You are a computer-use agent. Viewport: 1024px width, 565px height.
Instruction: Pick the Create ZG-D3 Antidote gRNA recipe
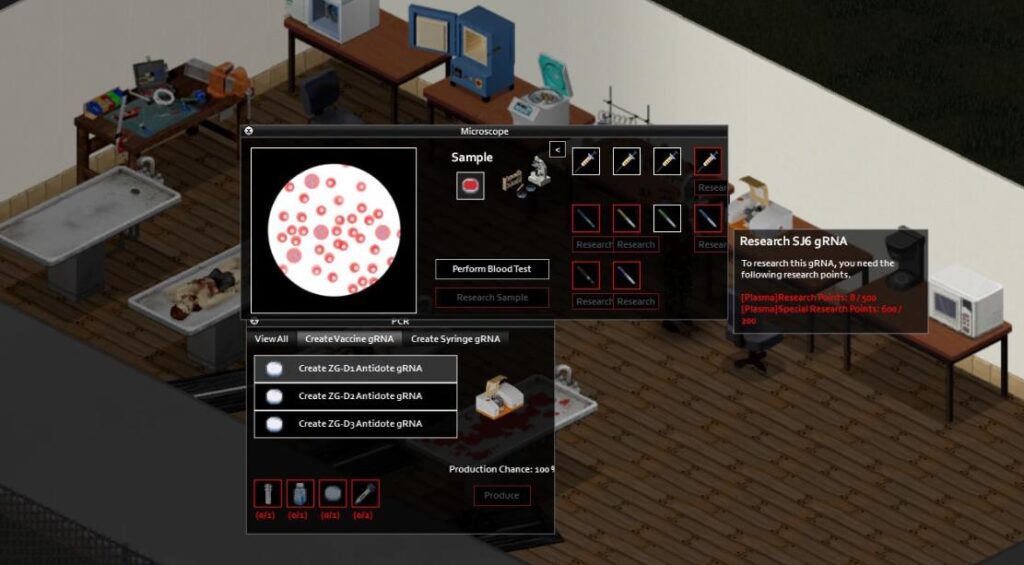click(356, 424)
